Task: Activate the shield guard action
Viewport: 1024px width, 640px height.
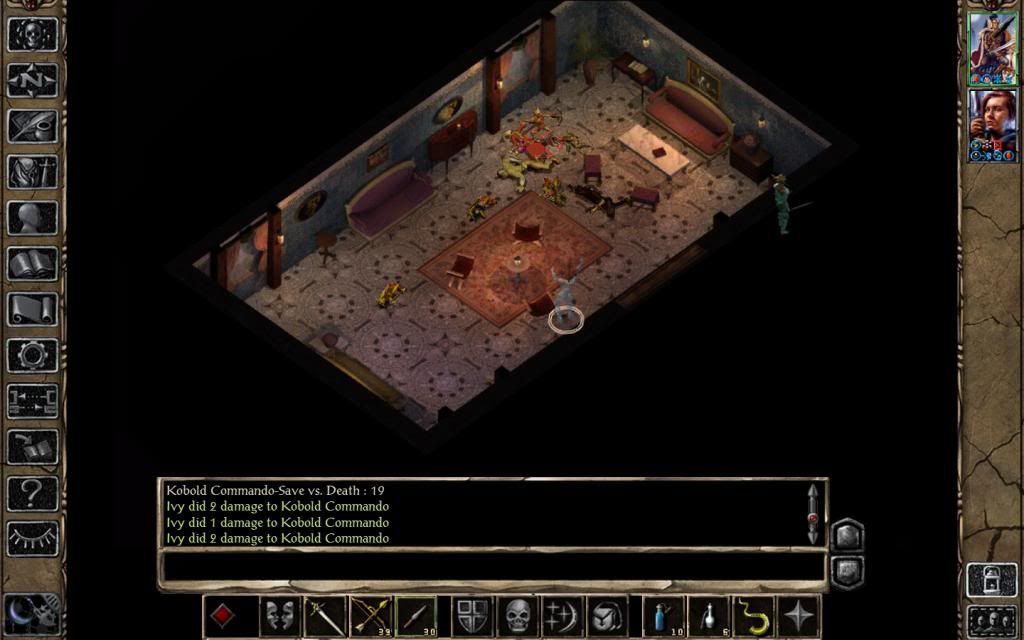Action: click(x=471, y=615)
